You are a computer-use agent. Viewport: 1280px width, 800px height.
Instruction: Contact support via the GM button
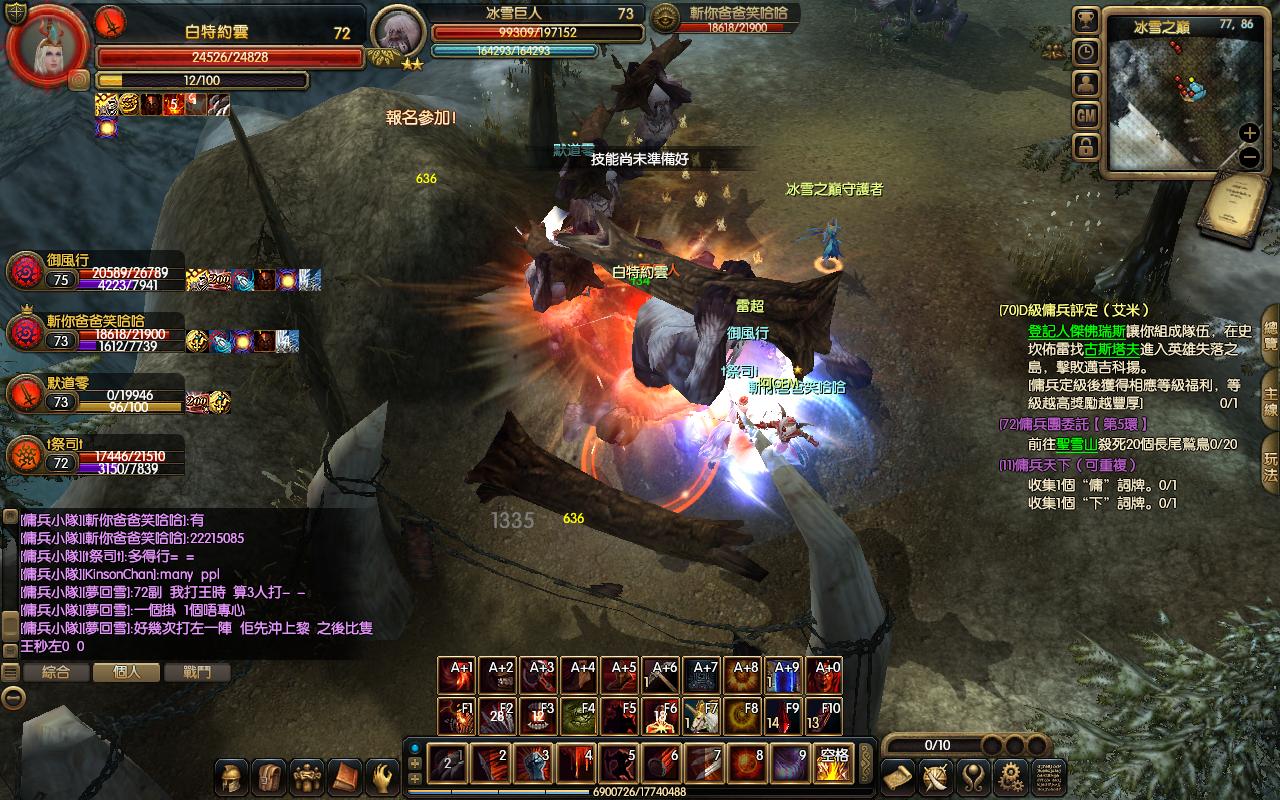[x=1086, y=115]
